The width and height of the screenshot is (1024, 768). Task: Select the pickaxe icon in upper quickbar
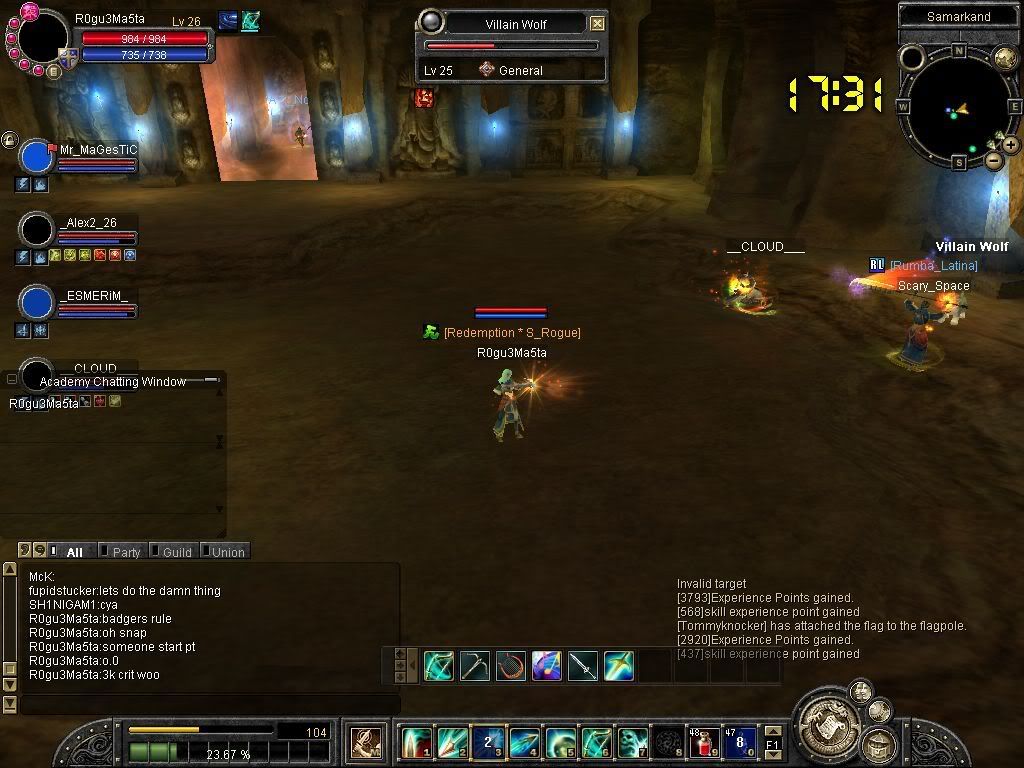pyautogui.click(x=475, y=666)
